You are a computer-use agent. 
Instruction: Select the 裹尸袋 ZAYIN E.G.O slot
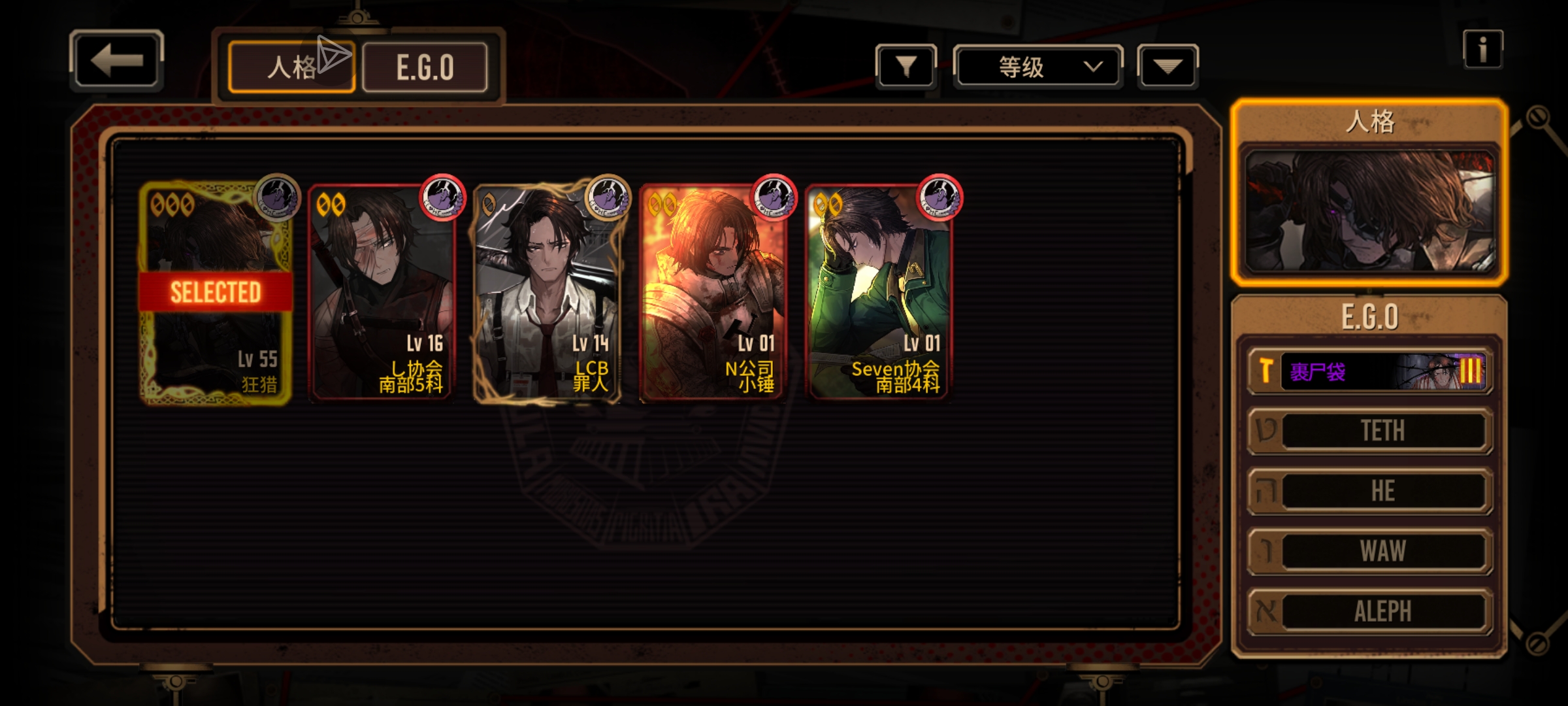pyautogui.click(x=1370, y=371)
